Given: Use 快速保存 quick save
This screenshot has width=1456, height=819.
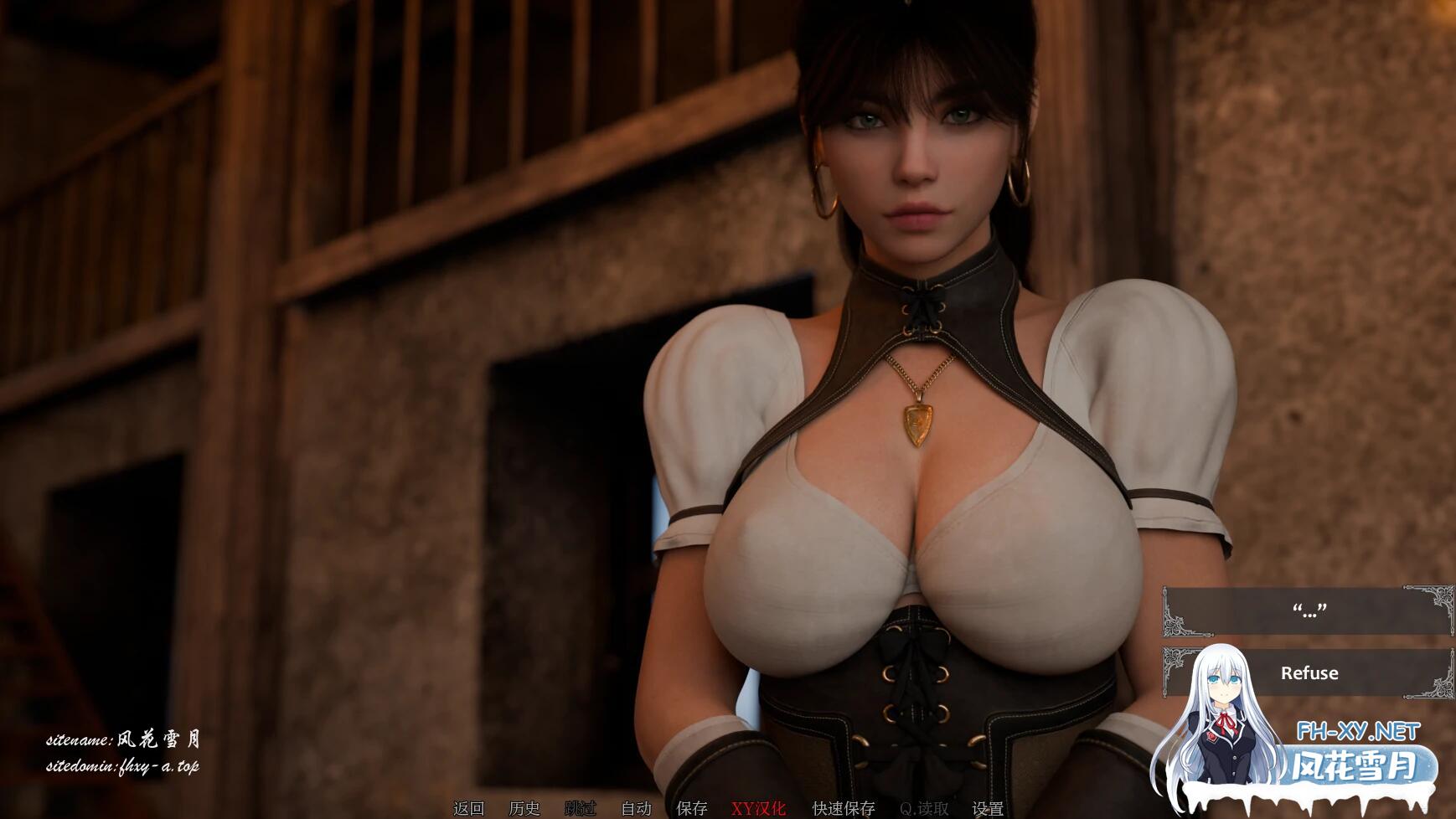Looking at the screenshot, I should 844,808.
